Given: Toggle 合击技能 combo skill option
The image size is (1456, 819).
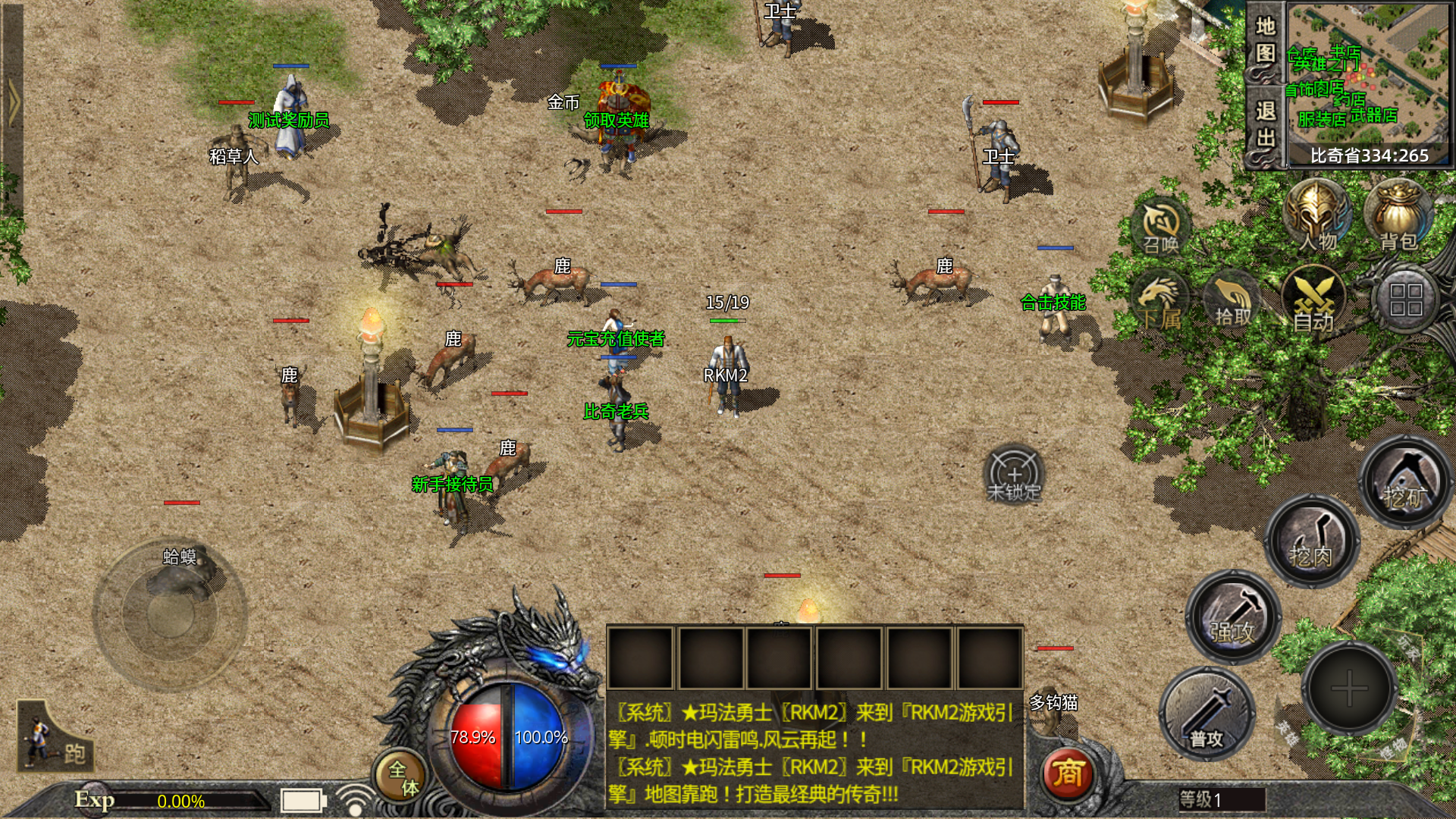Looking at the screenshot, I should click(x=1053, y=300).
